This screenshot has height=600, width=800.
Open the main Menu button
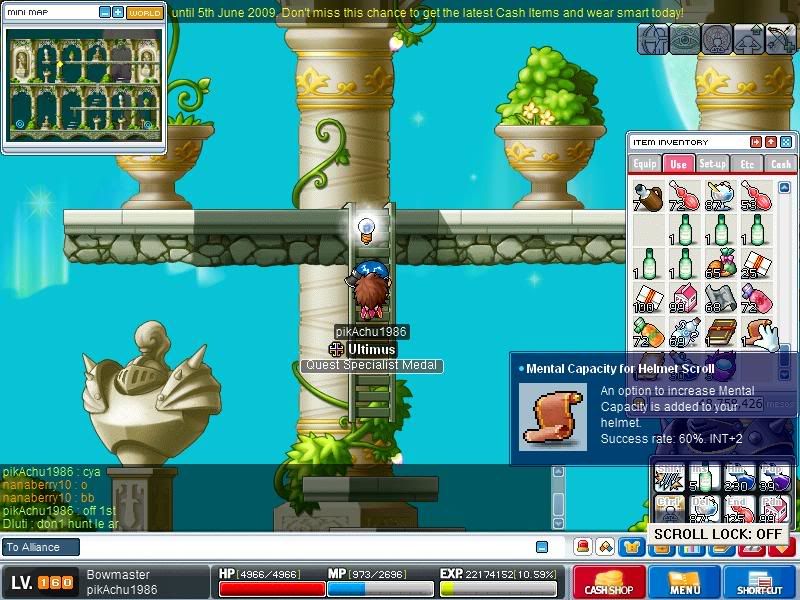[684, 583]
